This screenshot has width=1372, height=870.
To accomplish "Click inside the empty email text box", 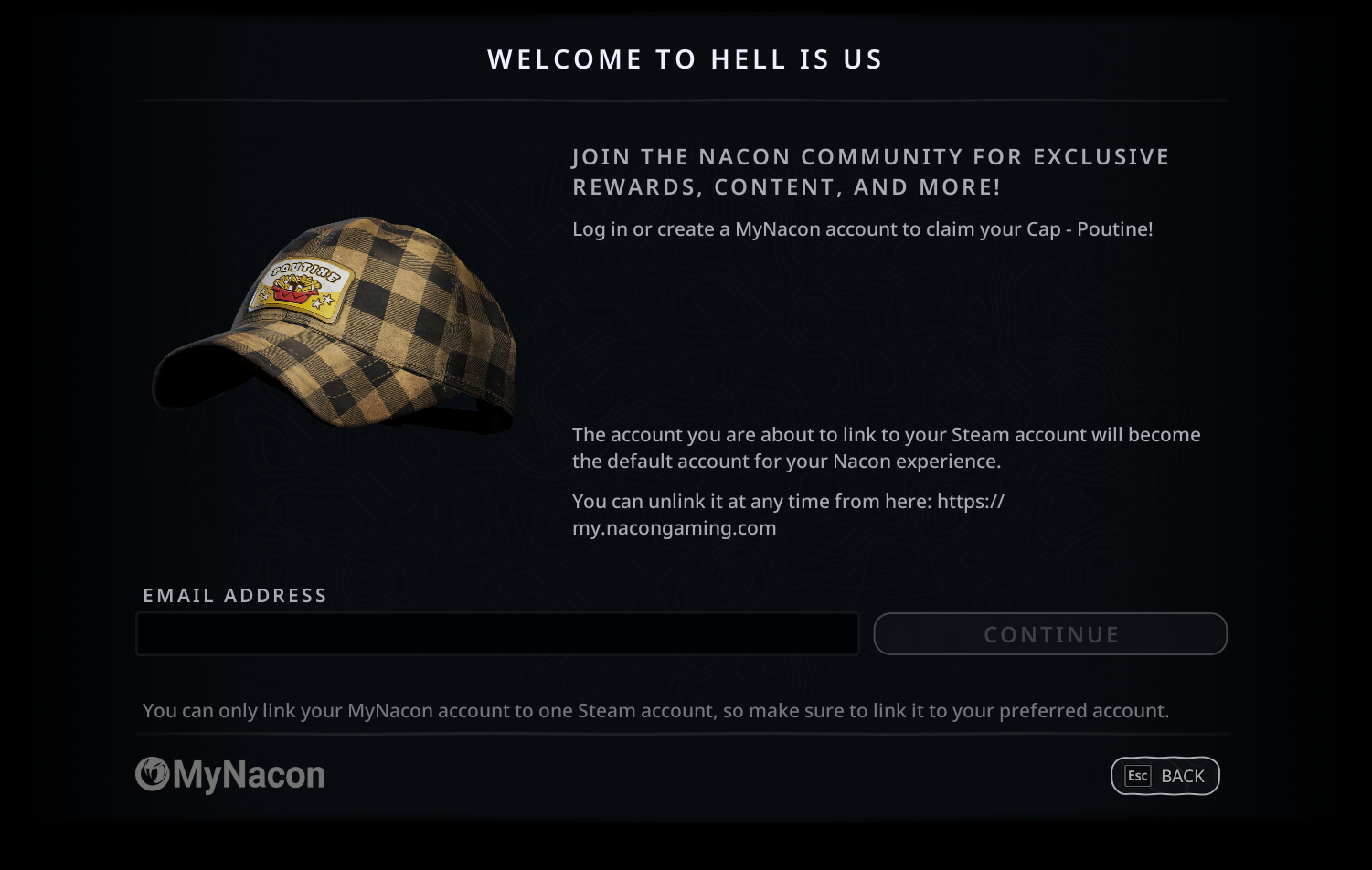I will coord(497,633).
